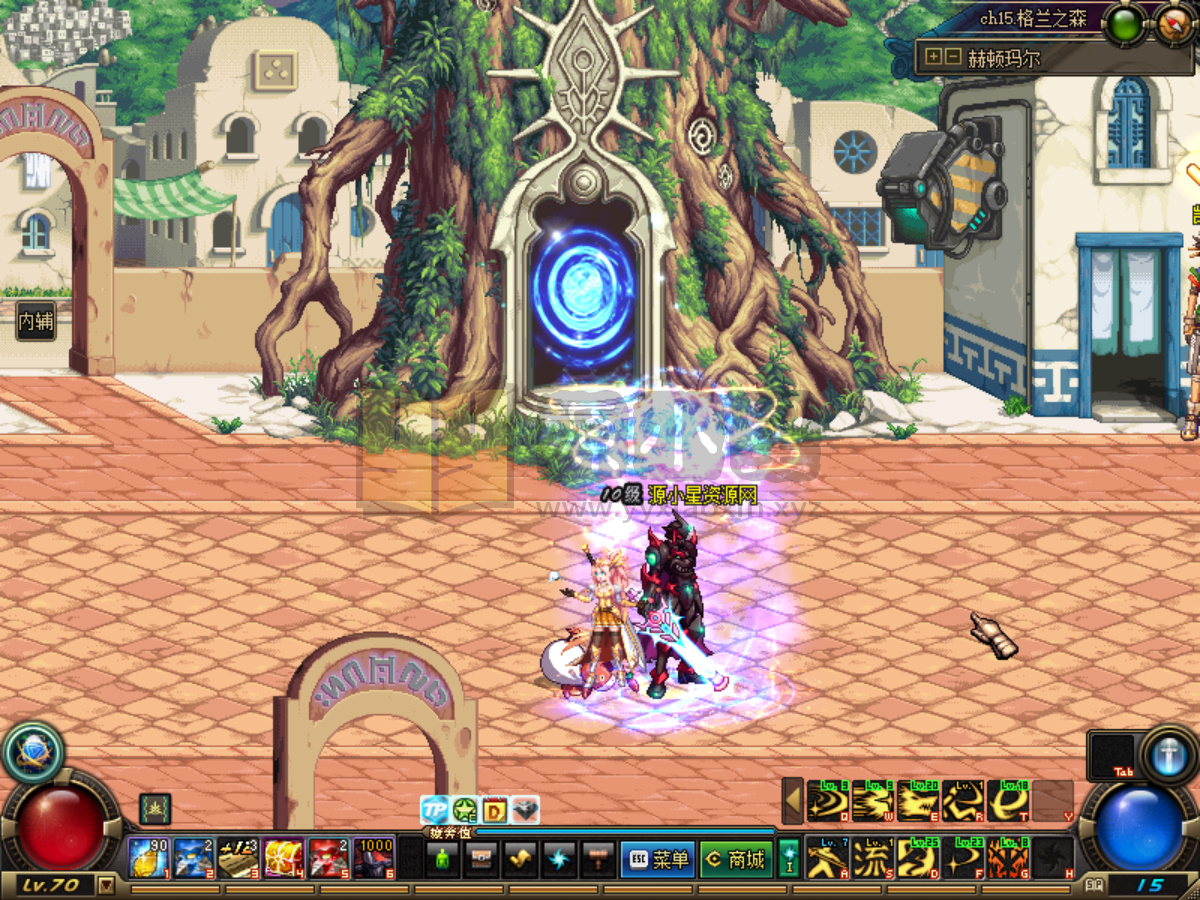Click the 内辅 button on the left
Viewport: 1200px width, 900px height.
[x=36, y=322]
